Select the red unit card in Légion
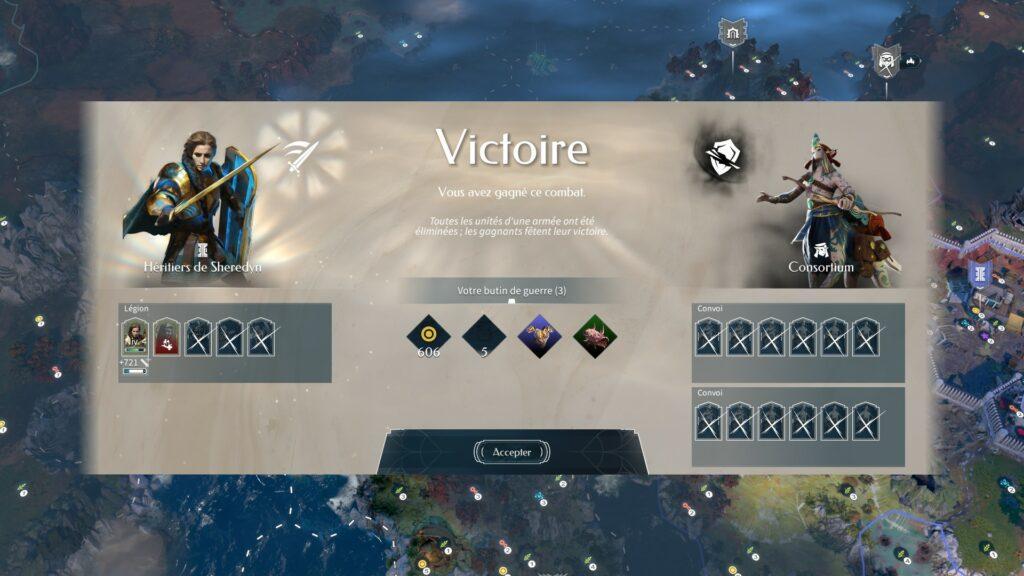The height and width of the screenshot is (576, 1024). coord(167,337)
